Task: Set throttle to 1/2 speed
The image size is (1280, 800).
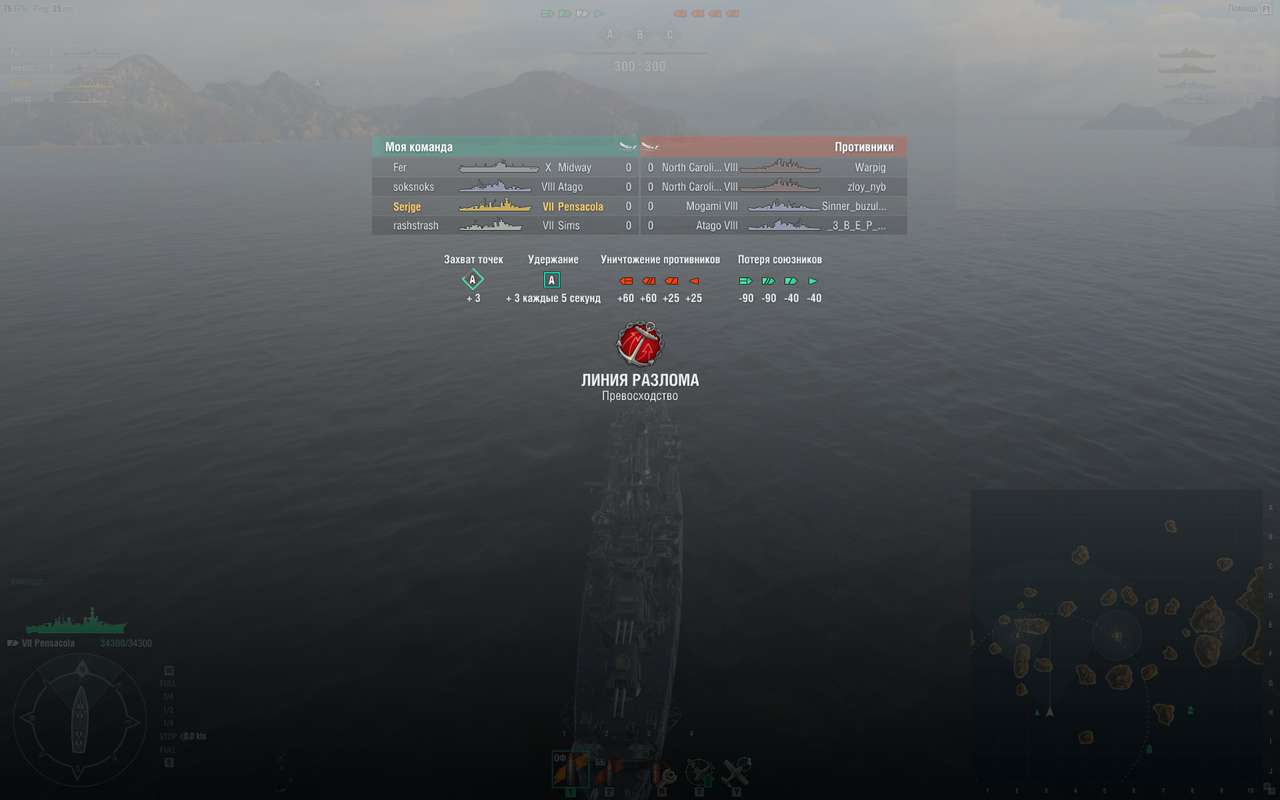Action: (168, 709)
